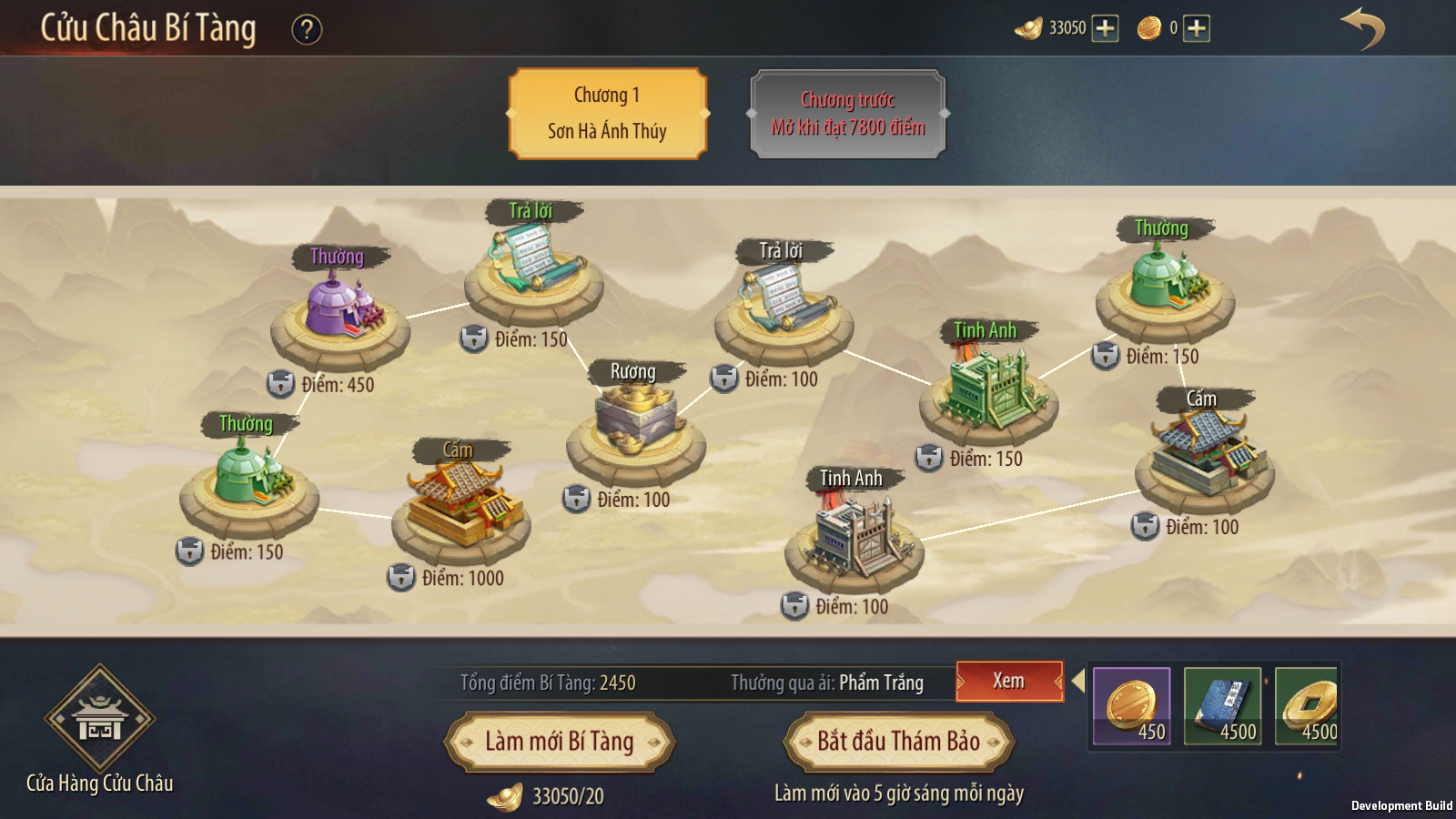View rewards with the red Xem button
Screen dimensions: 1456x819
pos(1008,681)
